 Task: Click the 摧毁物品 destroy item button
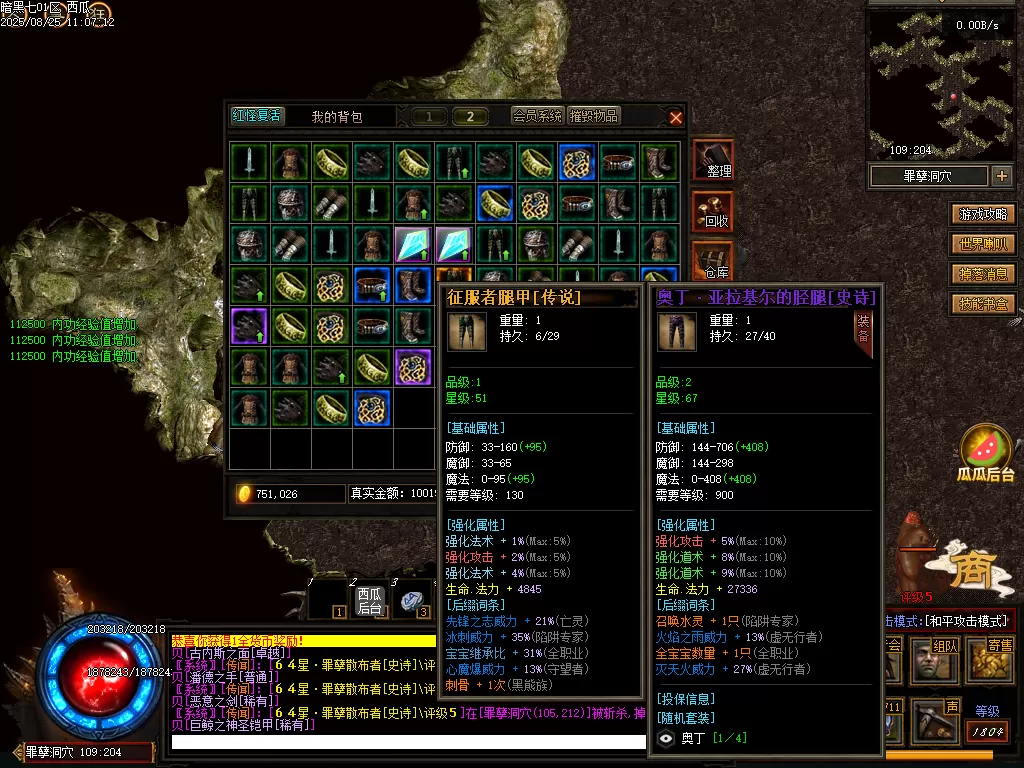pos(594,116)
